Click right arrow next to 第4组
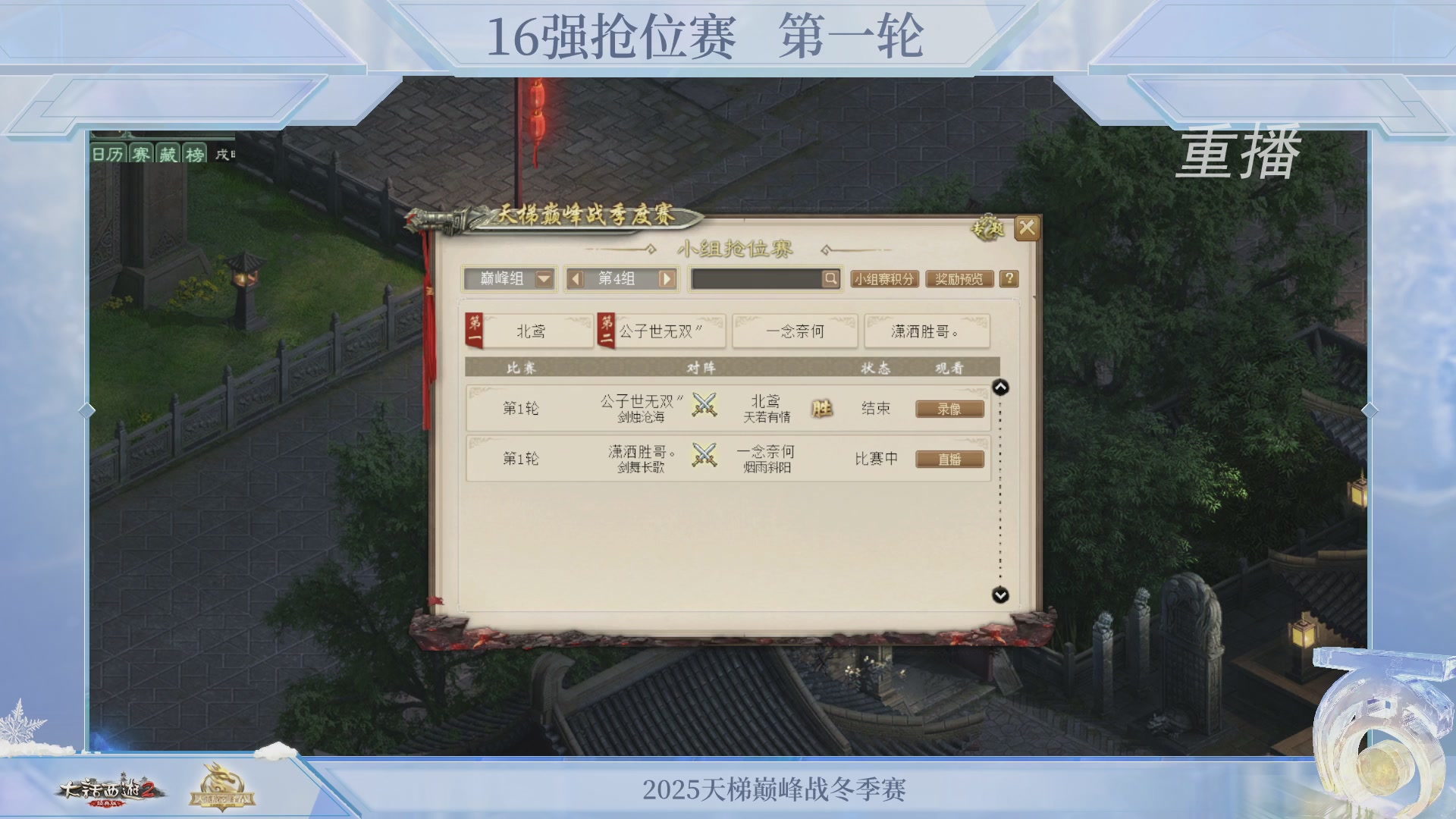The height and width of the screenshot is (819, 1456). [x=666, y=279]
